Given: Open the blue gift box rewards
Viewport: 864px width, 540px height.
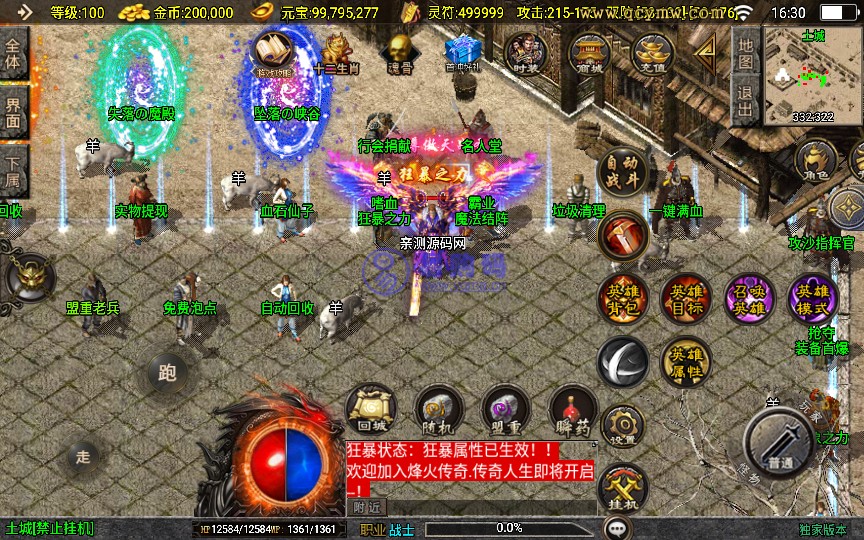Looking at the screenshot, I should (x=462, y=52).
